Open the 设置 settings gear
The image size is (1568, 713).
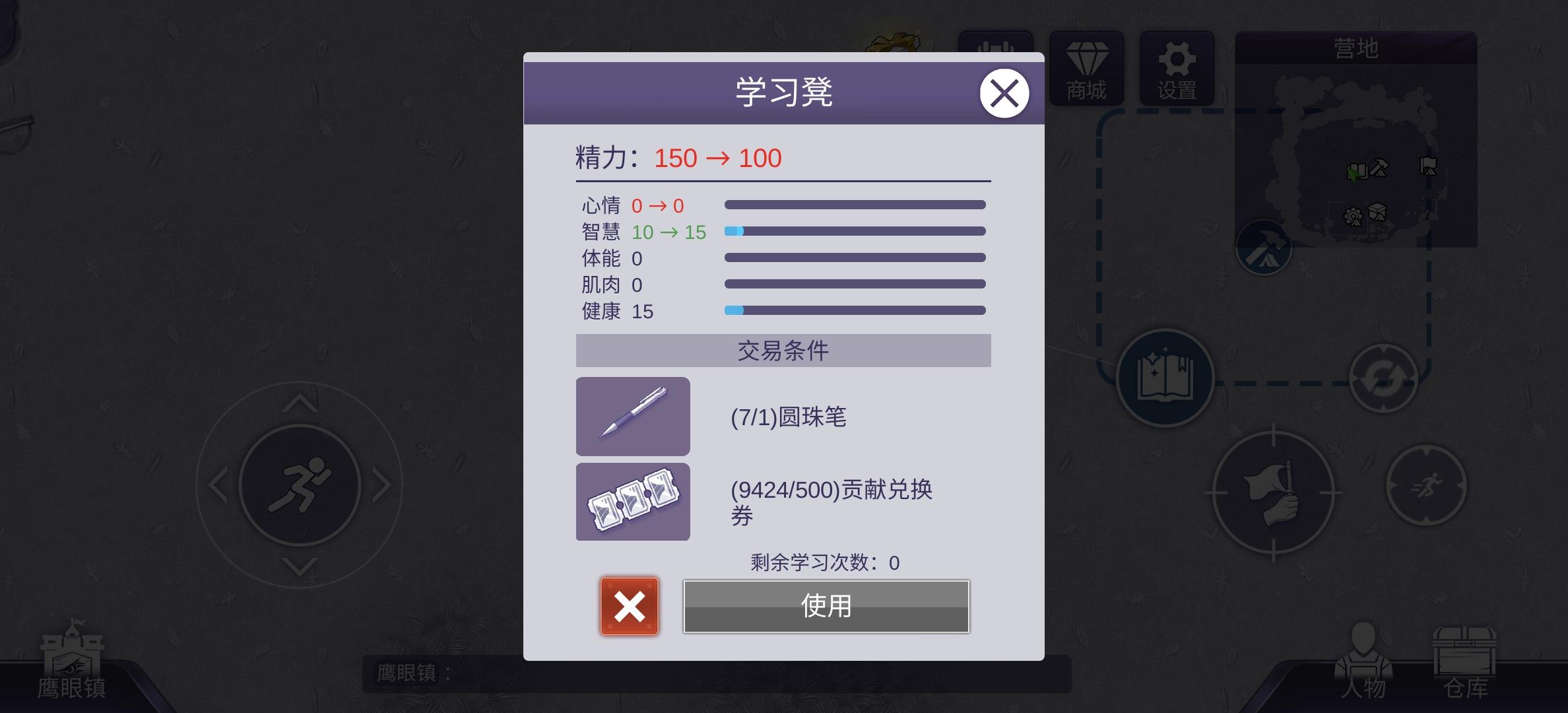1177,69
